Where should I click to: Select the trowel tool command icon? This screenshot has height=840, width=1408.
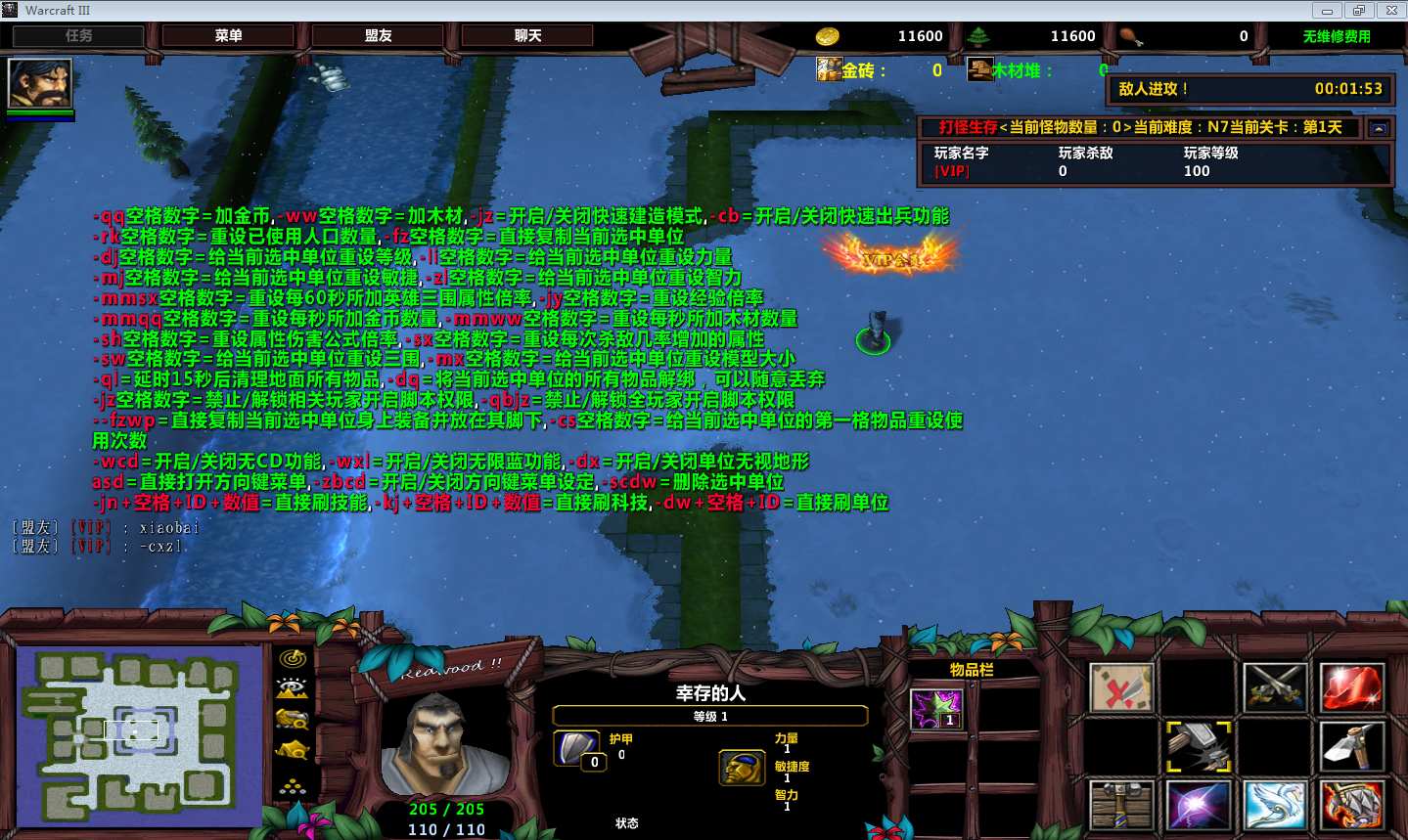pos(1351,746)
